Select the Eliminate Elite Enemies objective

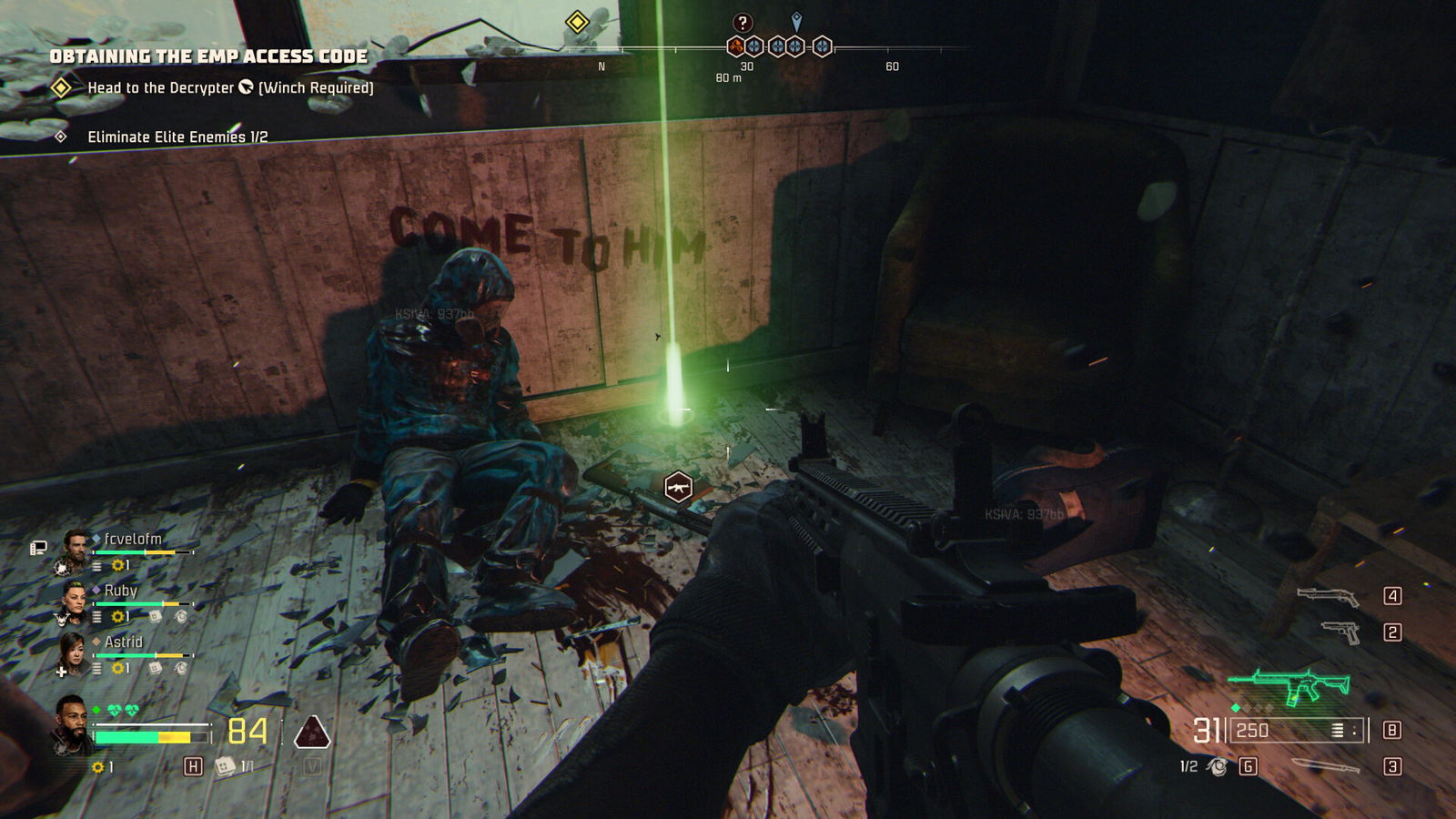(x=177, y=136)
